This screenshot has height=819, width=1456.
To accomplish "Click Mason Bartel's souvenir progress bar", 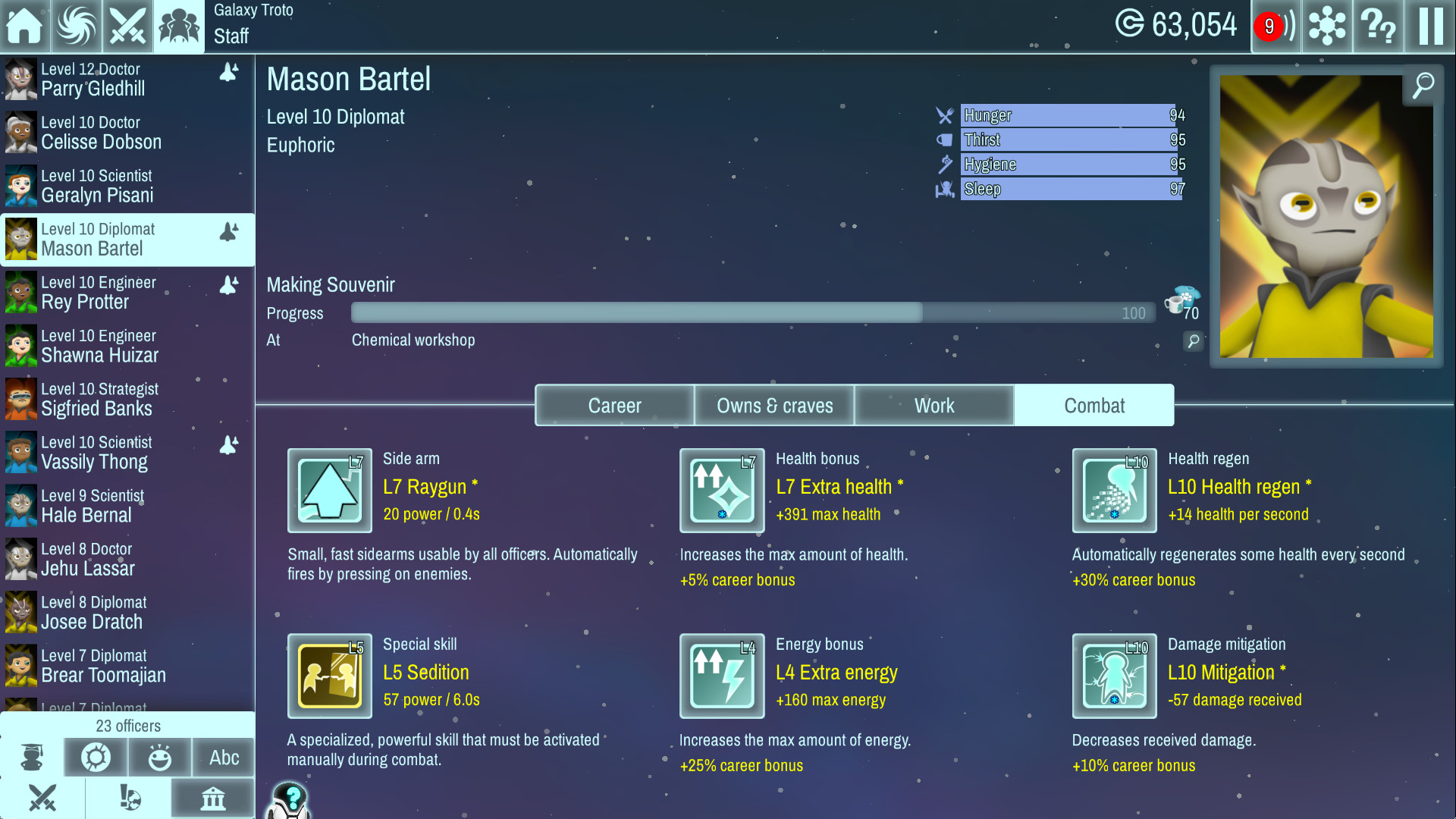I will pyautogui.click(x=751, y=312).
